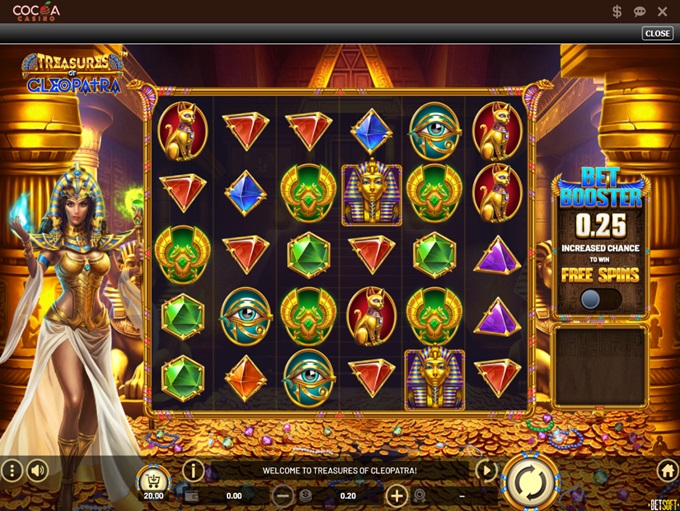680x511 pixels.
Task: Open the paytable info button
Action: (193, 470)
